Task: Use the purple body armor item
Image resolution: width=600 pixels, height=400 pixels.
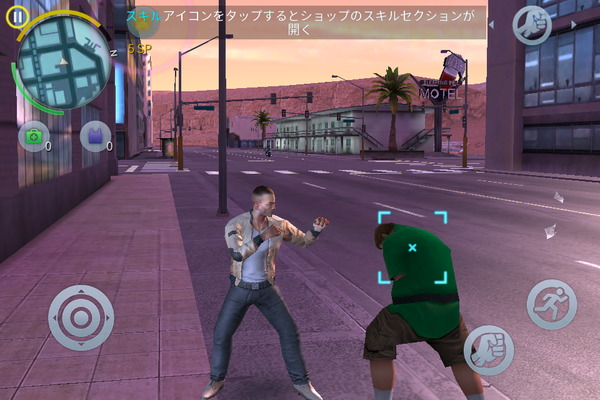Action: click(x=96, y=136)
